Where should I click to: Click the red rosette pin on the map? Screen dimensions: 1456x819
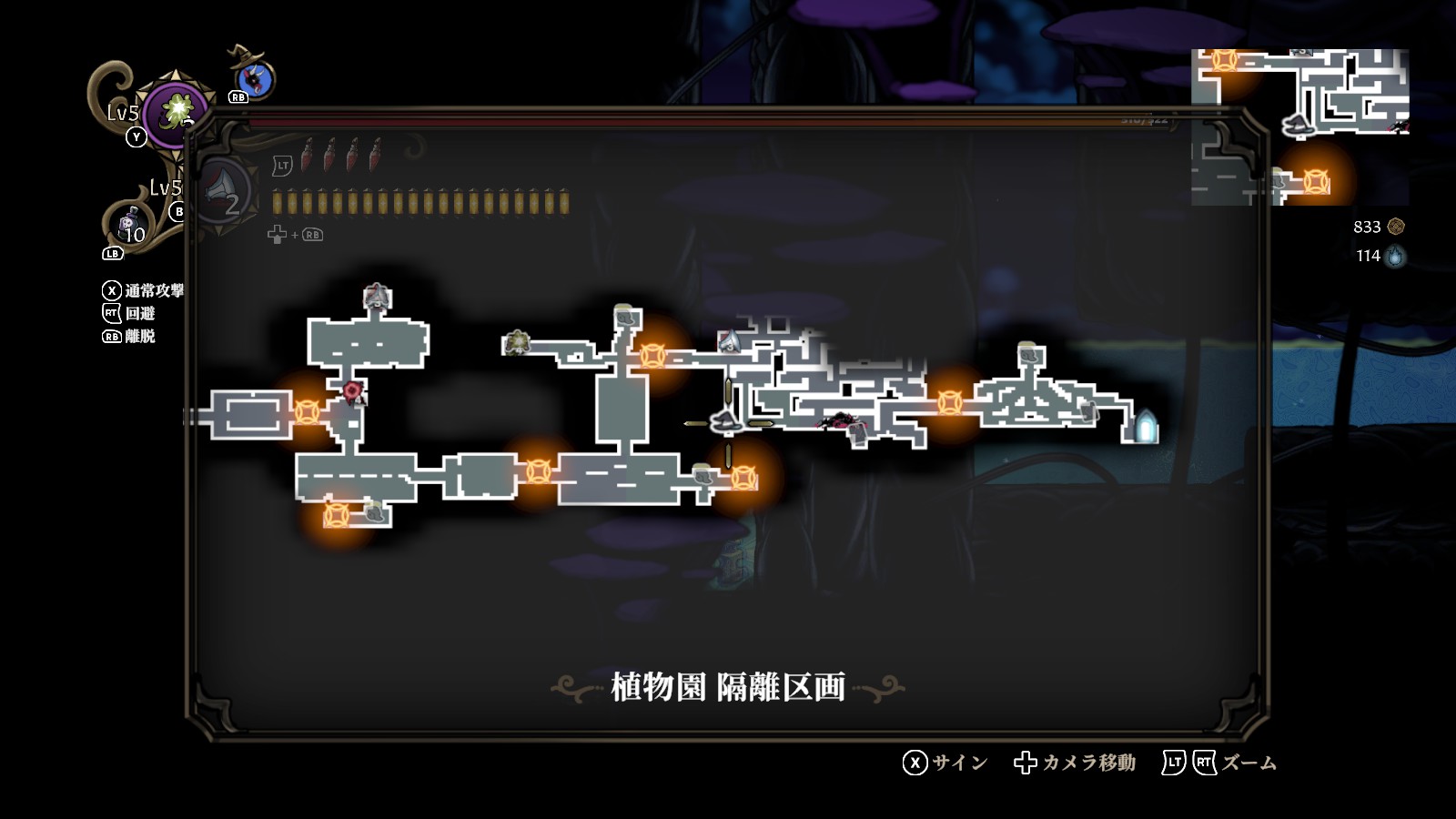[x=352, y=391]
